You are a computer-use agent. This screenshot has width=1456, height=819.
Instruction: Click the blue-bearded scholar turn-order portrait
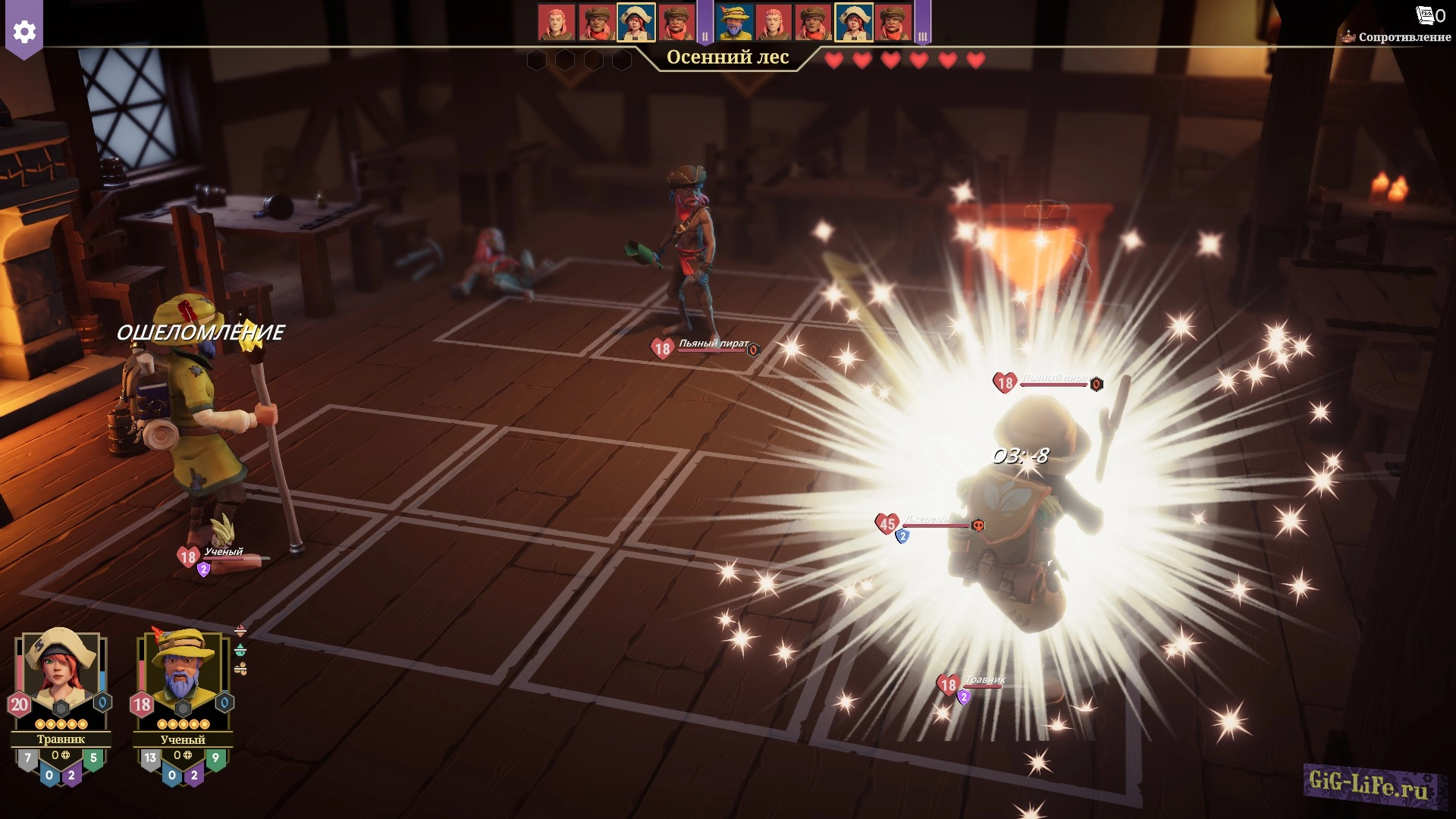click(734, 22)
